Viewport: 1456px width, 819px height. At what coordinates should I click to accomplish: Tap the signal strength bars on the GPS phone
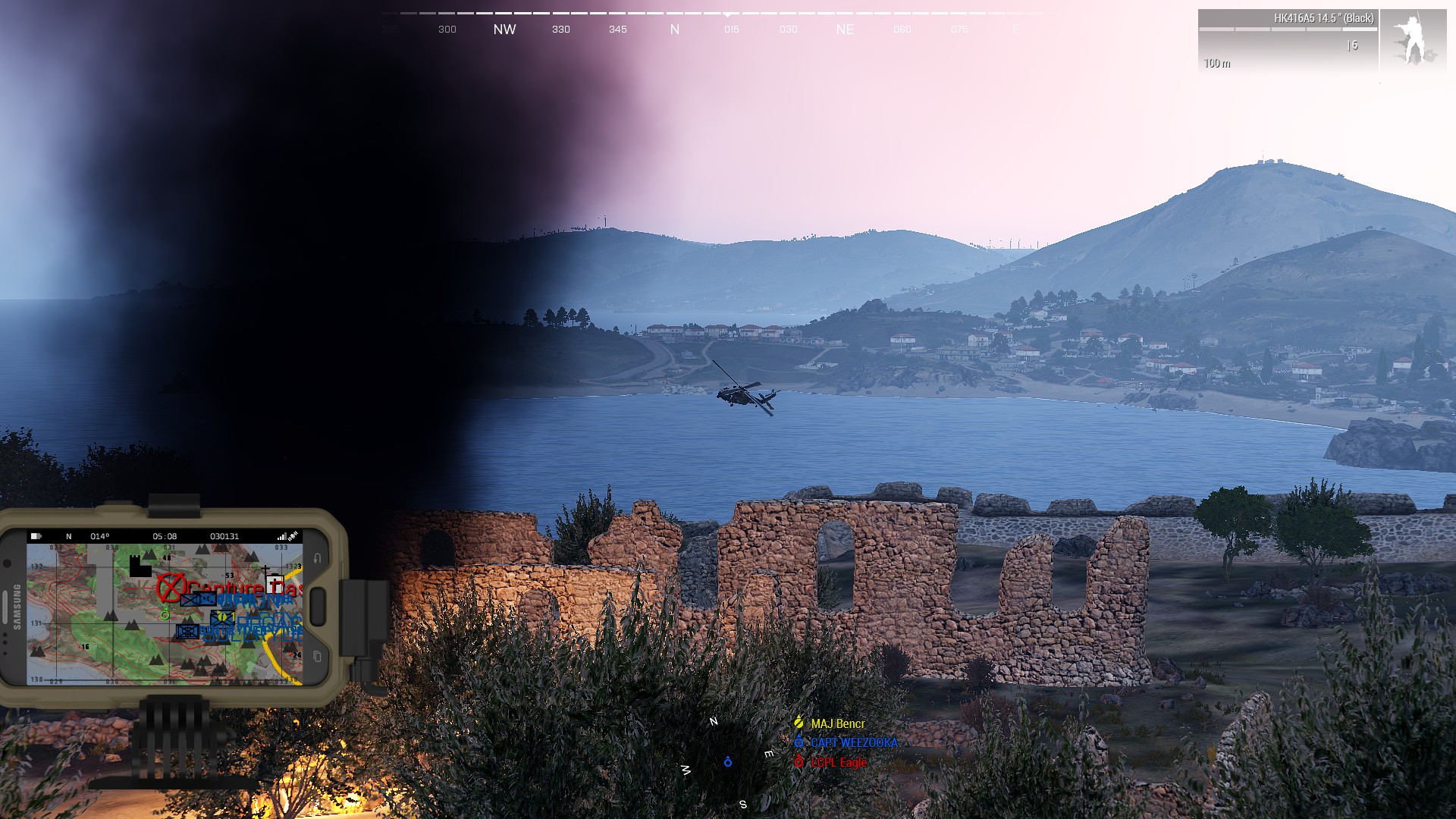coord(281,537)
